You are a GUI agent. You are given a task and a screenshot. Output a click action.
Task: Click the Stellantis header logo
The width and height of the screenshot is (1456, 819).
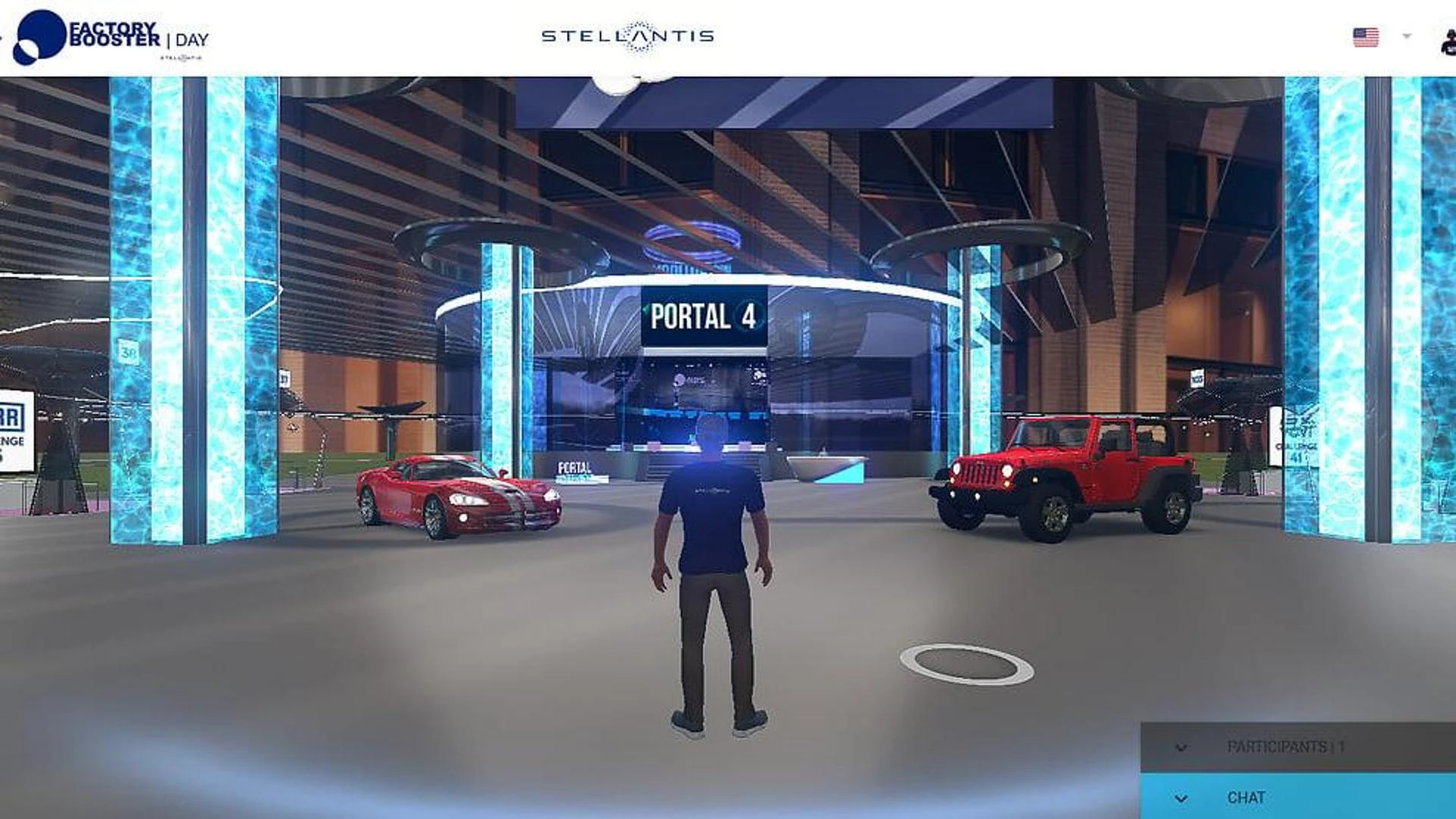(x=628, y=36)
